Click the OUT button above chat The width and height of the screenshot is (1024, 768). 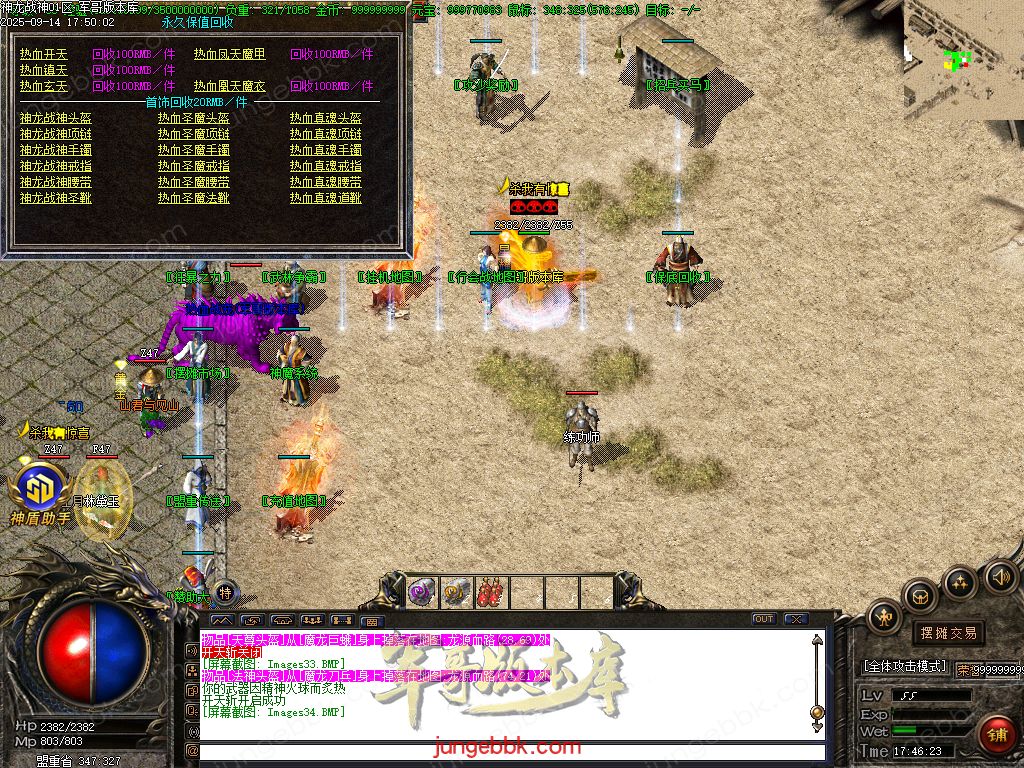click(x=764, y=619)
